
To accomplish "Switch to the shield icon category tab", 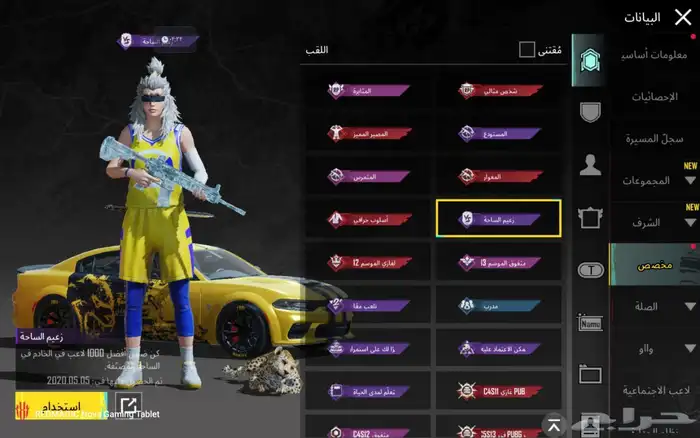I will tap(590, 111).
